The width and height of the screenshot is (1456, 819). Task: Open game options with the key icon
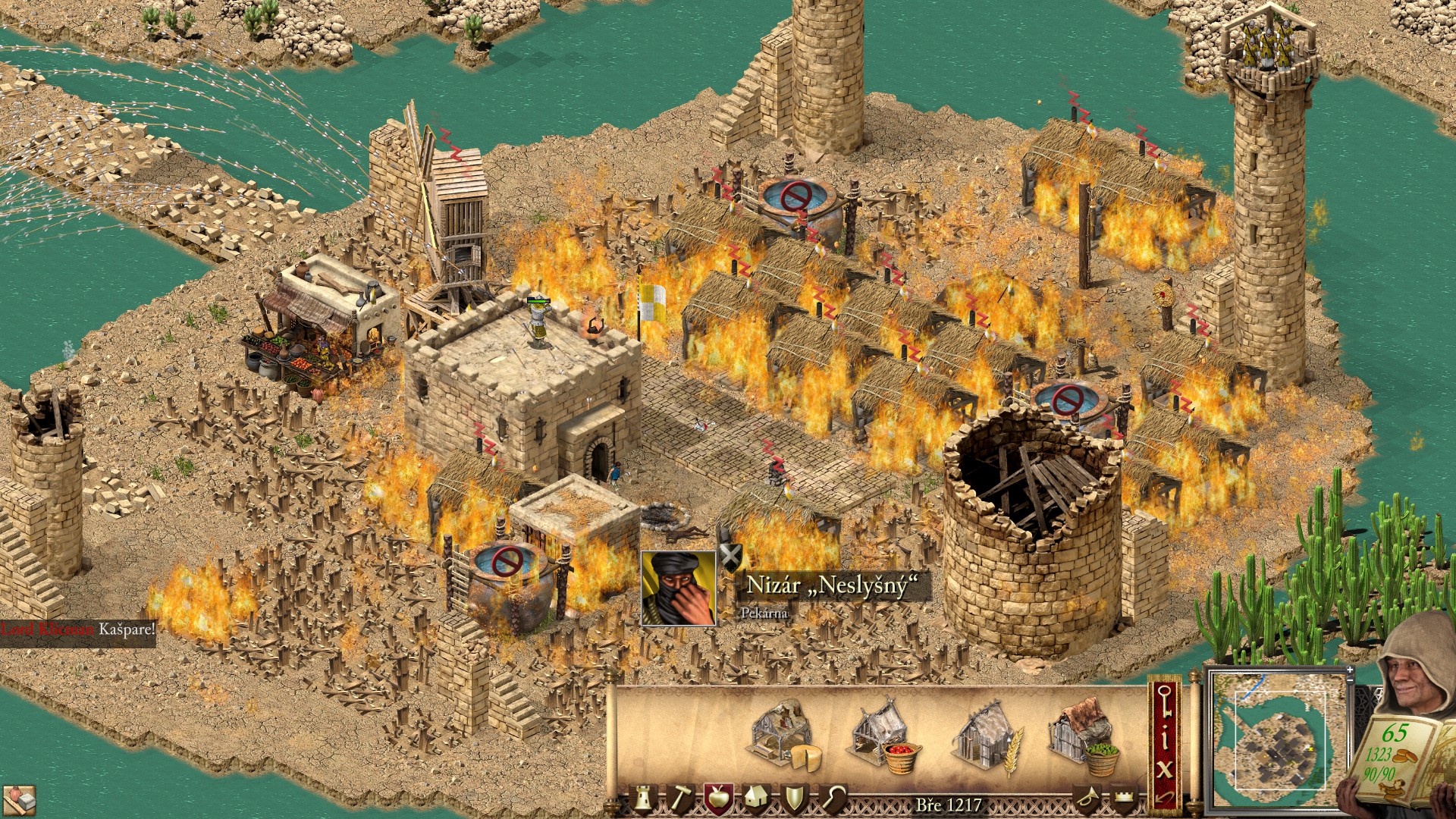[1165, 701]
